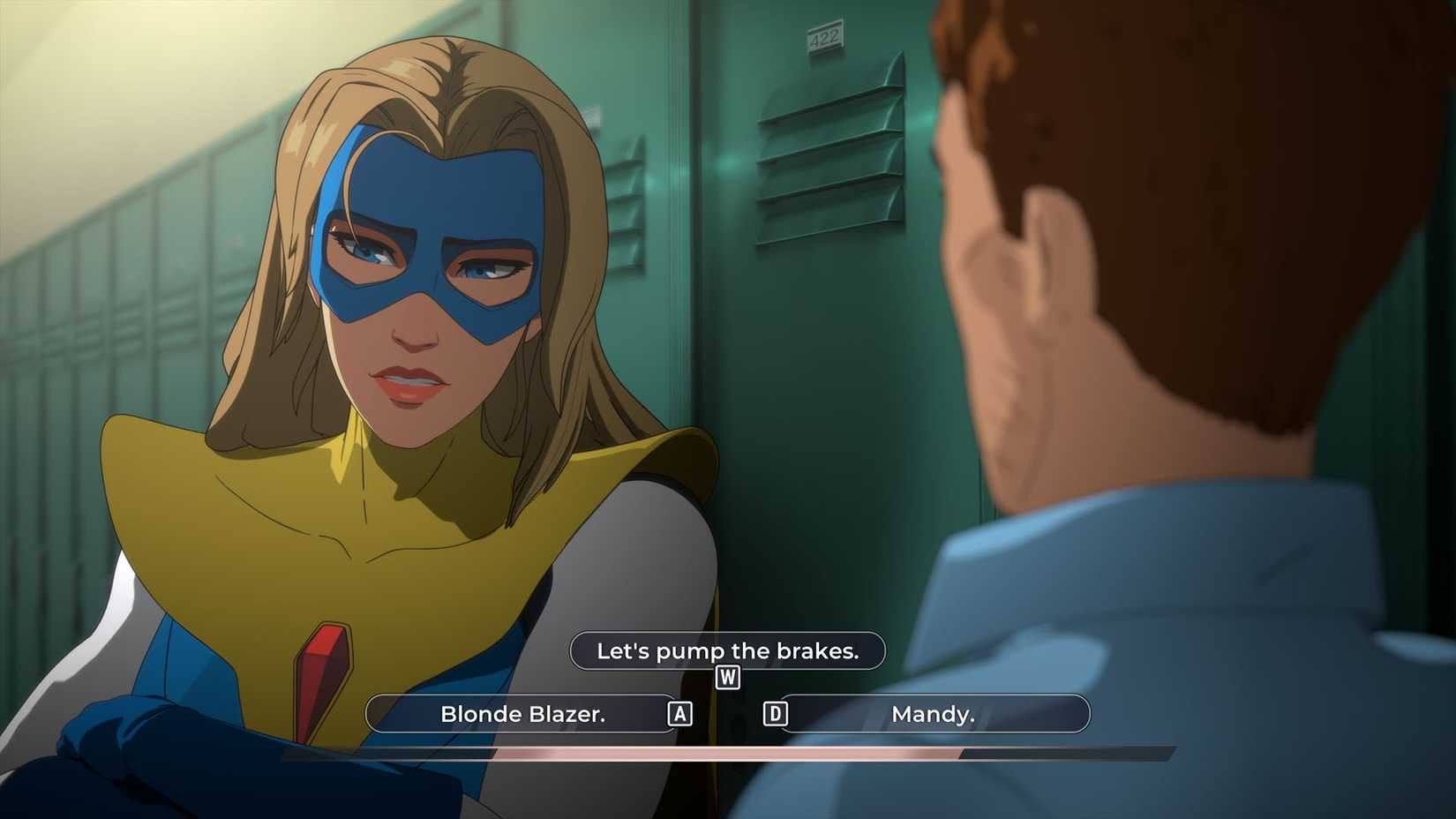Select the 'Blonde Blazer.' dialogue option
This screenshot has width=1456, height=819.
(x=522, y=714)
